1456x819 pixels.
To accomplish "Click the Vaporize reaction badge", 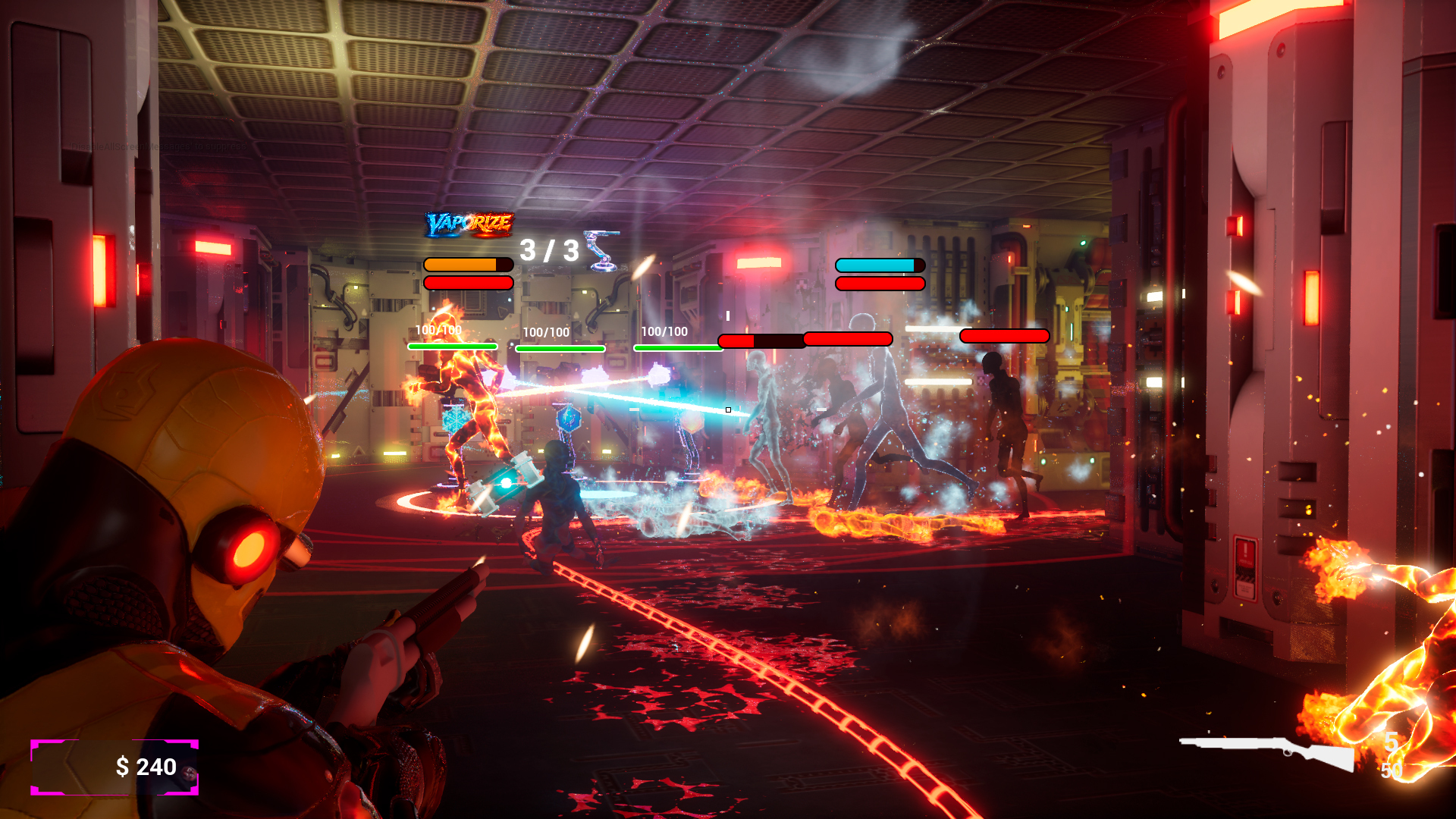I will click(469, 224).
